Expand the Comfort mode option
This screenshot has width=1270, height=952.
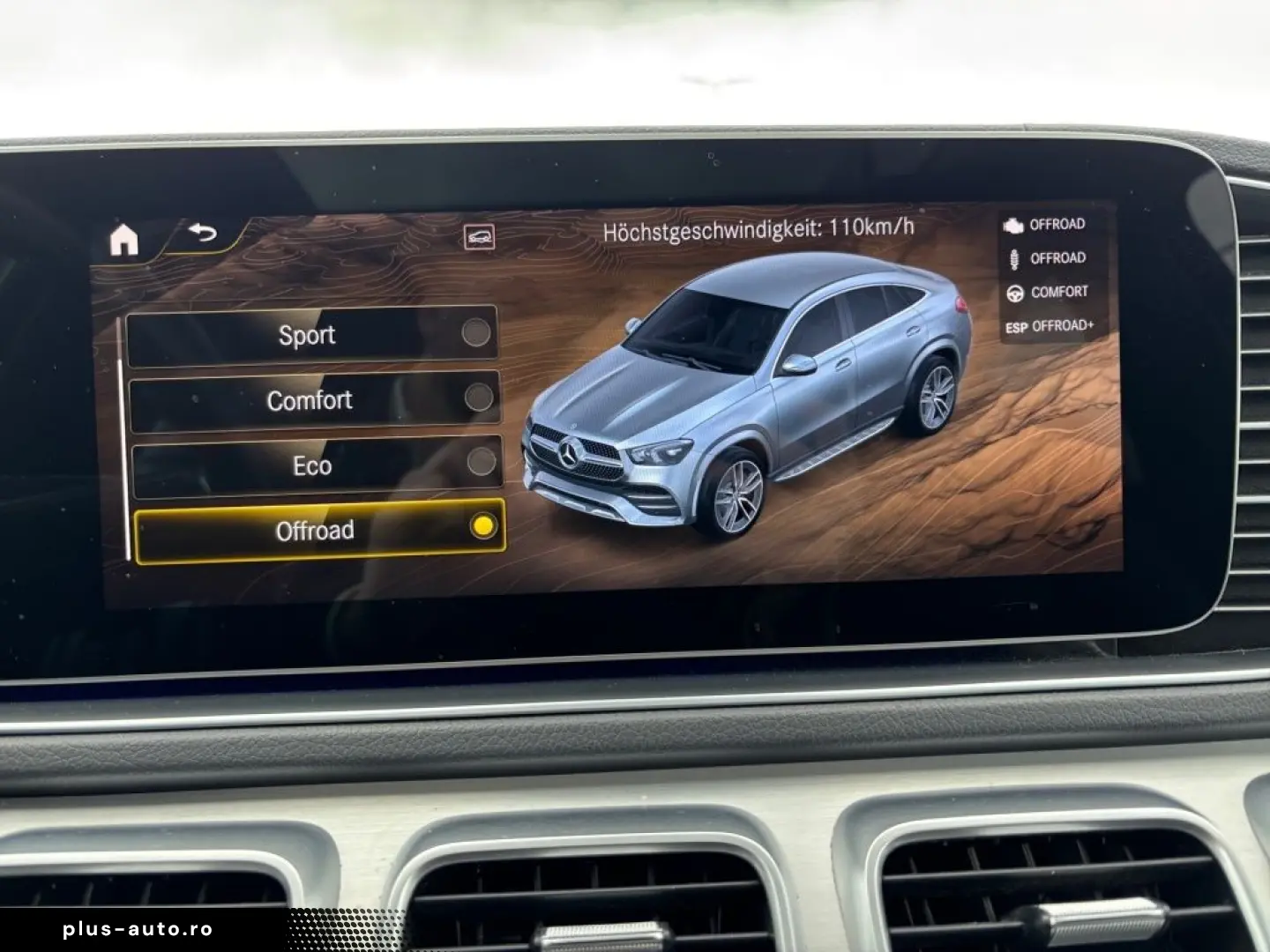tap(310, 400)
